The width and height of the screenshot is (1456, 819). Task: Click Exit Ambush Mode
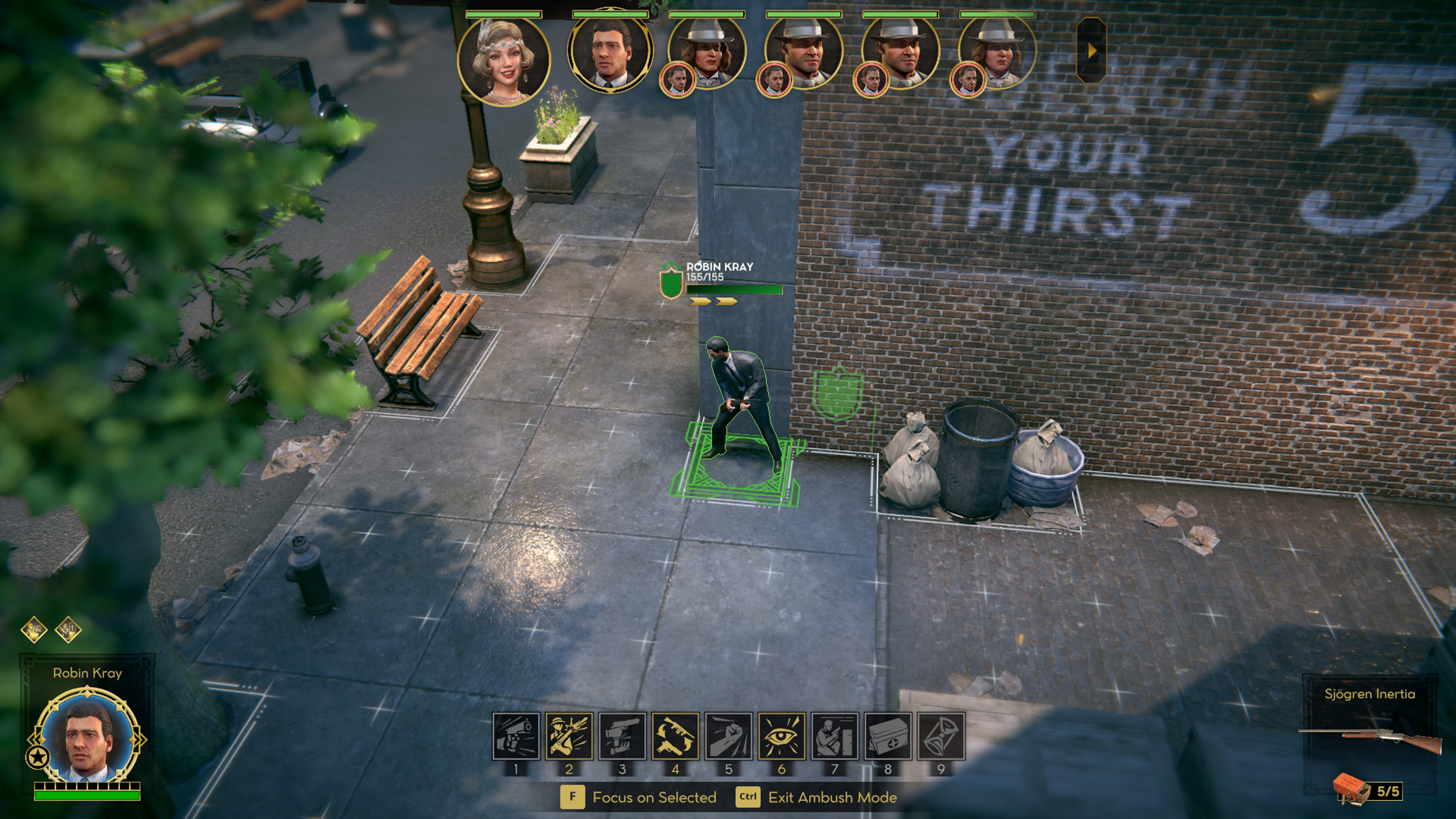[832, 797]
